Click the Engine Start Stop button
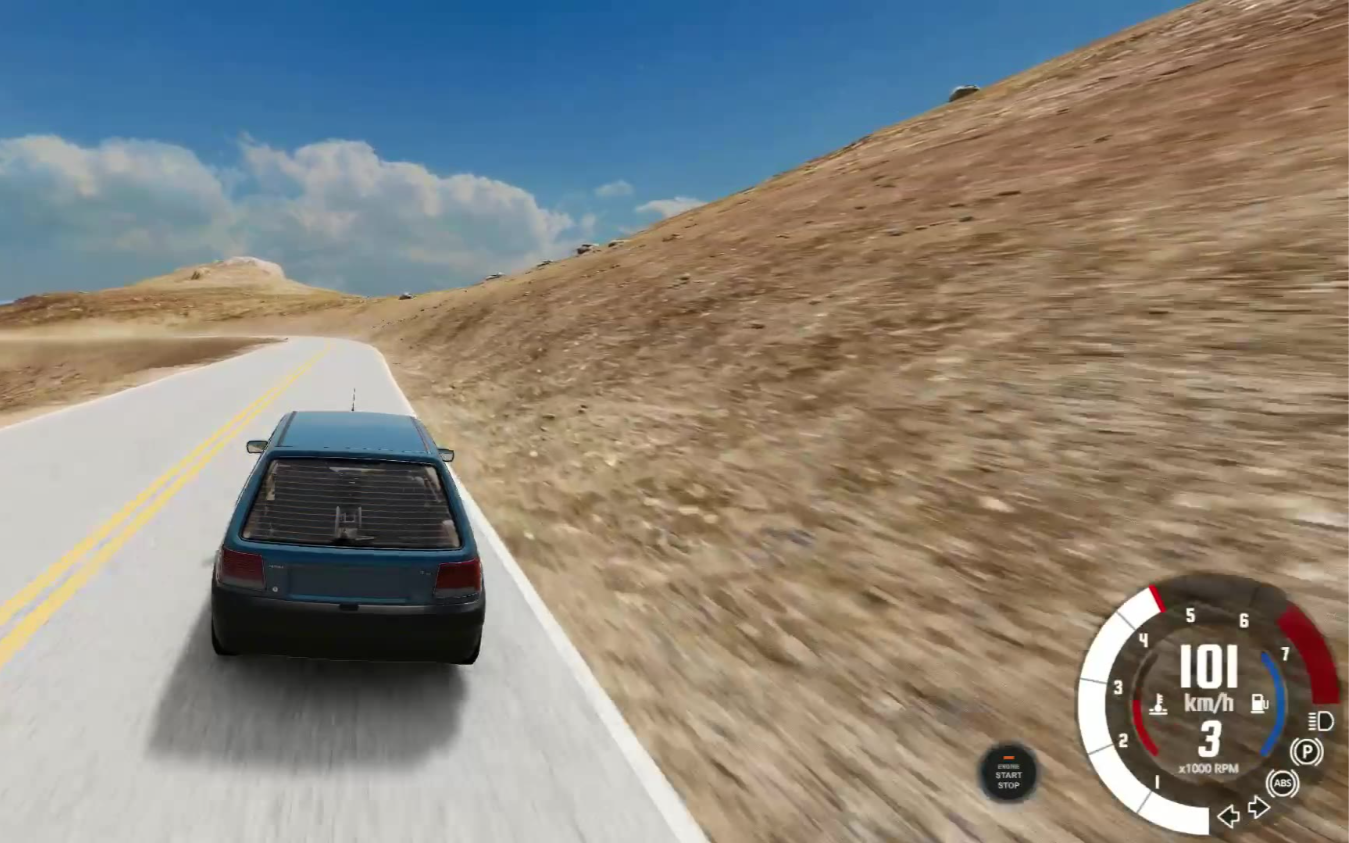This screenshot has width=1349, height=843. coord(1008,773)
